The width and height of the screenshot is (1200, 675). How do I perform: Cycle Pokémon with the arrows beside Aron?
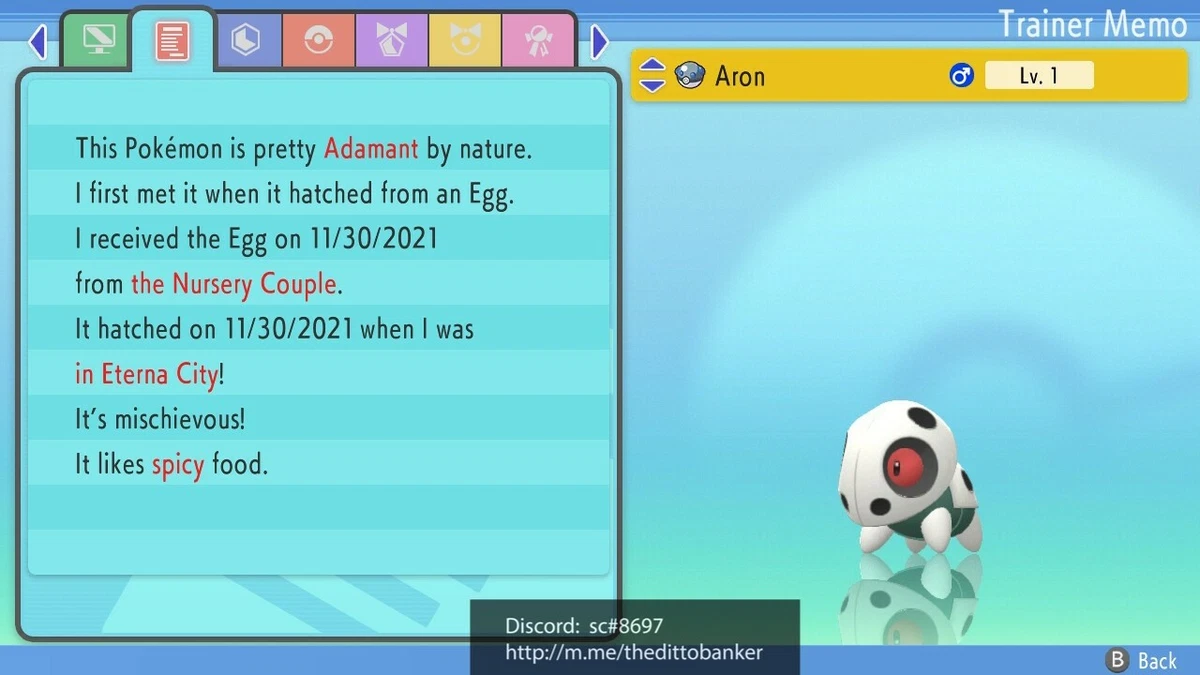pos(651,75)
